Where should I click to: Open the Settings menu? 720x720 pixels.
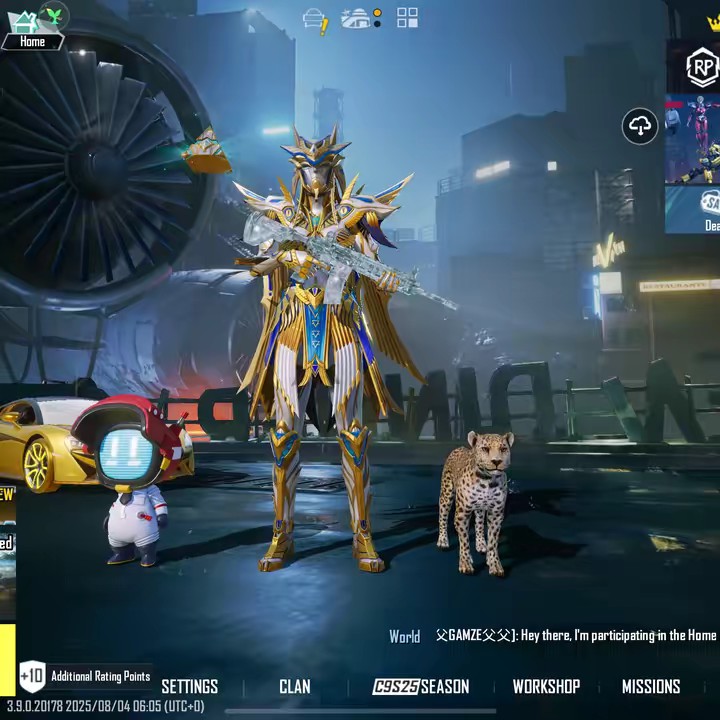[x=189, y=686]
